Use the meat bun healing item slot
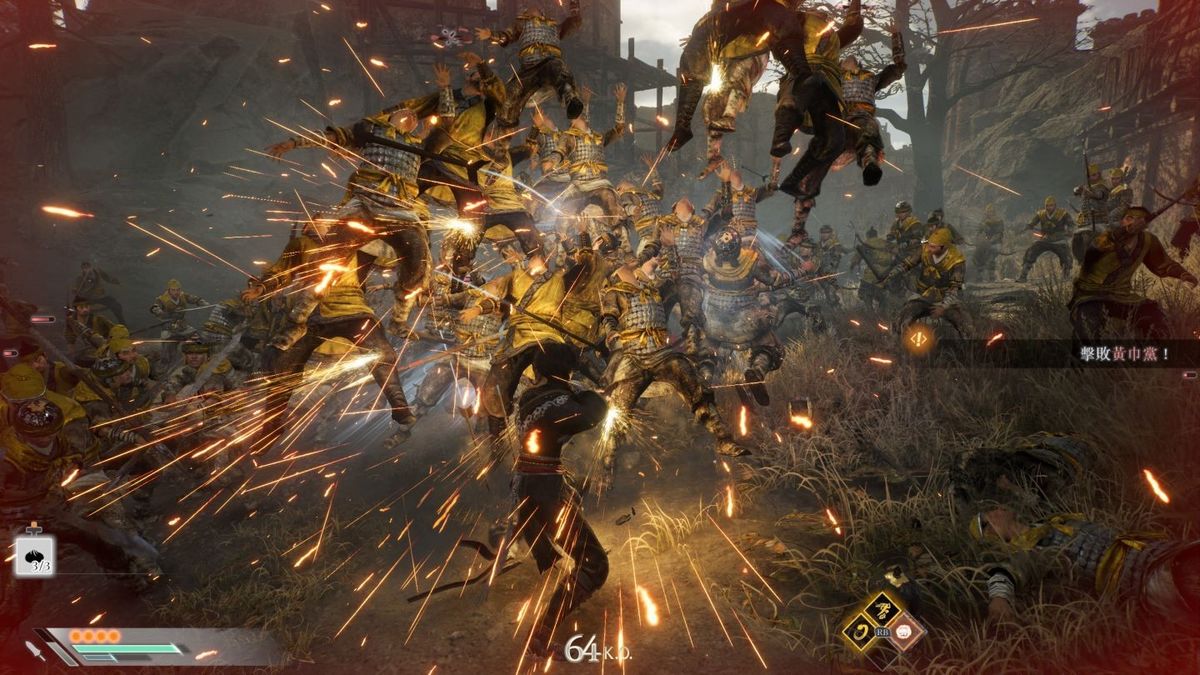 pos(34,554)
